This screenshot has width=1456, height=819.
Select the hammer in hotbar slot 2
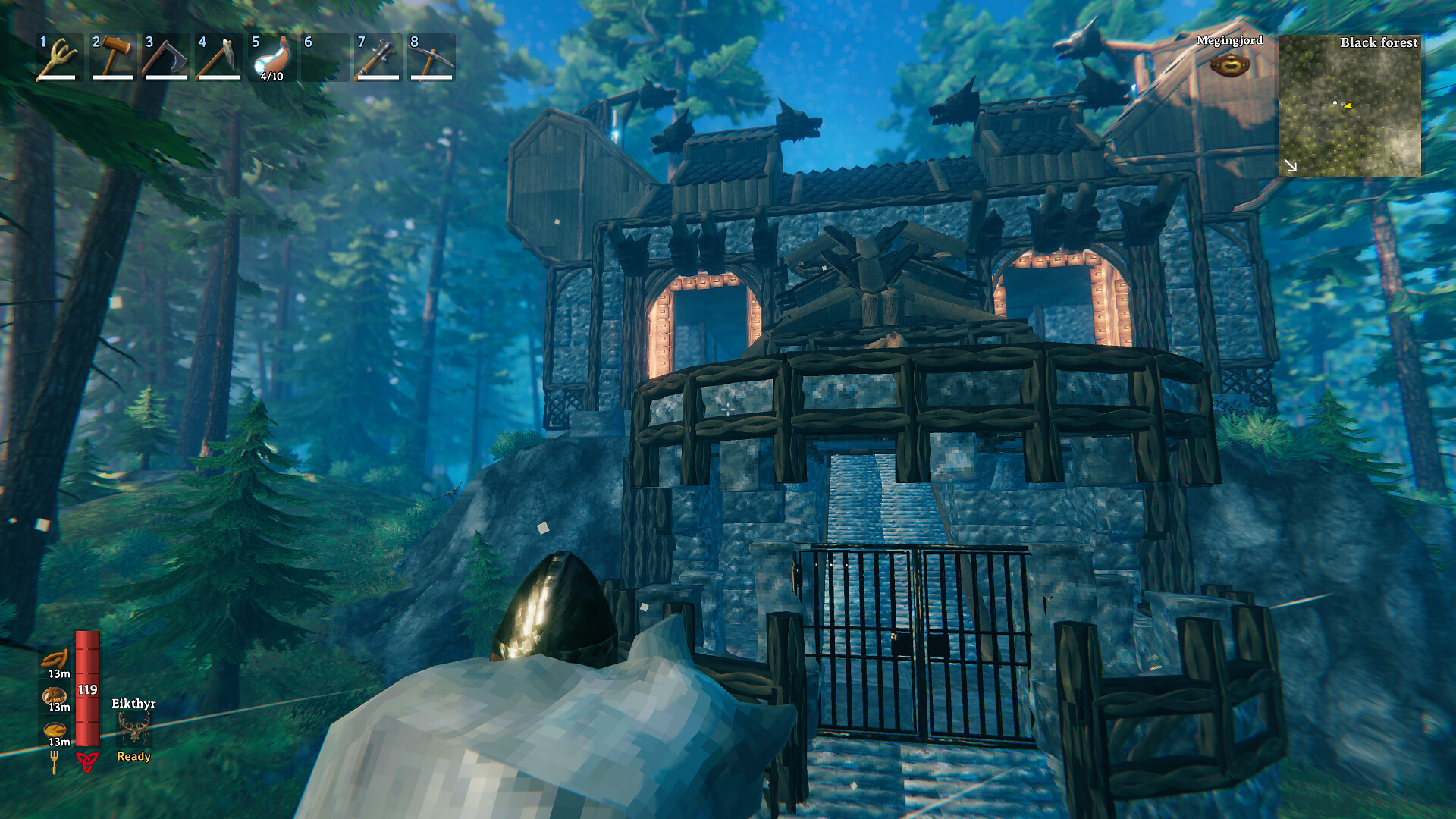(x=112, y=59)
